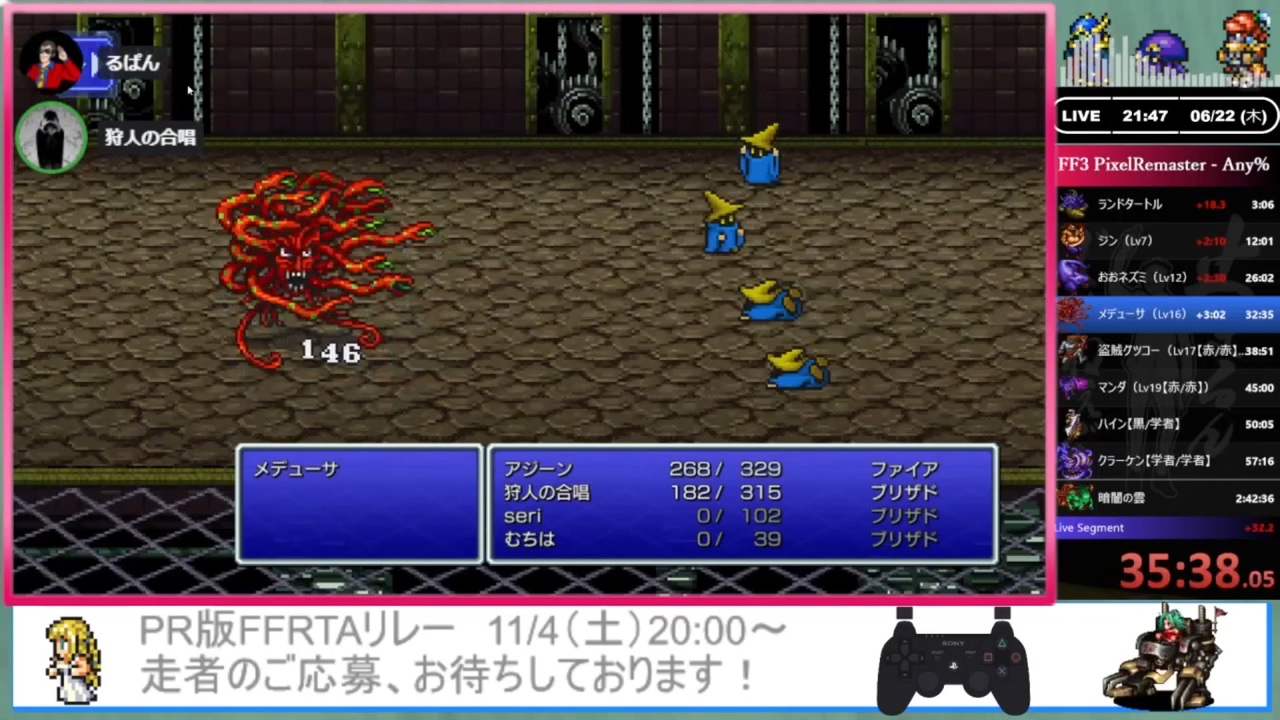Click the 盗賊グツコー split icon
The height and width of the screenshot is (720, 1280).
(x=1074, y=350)
